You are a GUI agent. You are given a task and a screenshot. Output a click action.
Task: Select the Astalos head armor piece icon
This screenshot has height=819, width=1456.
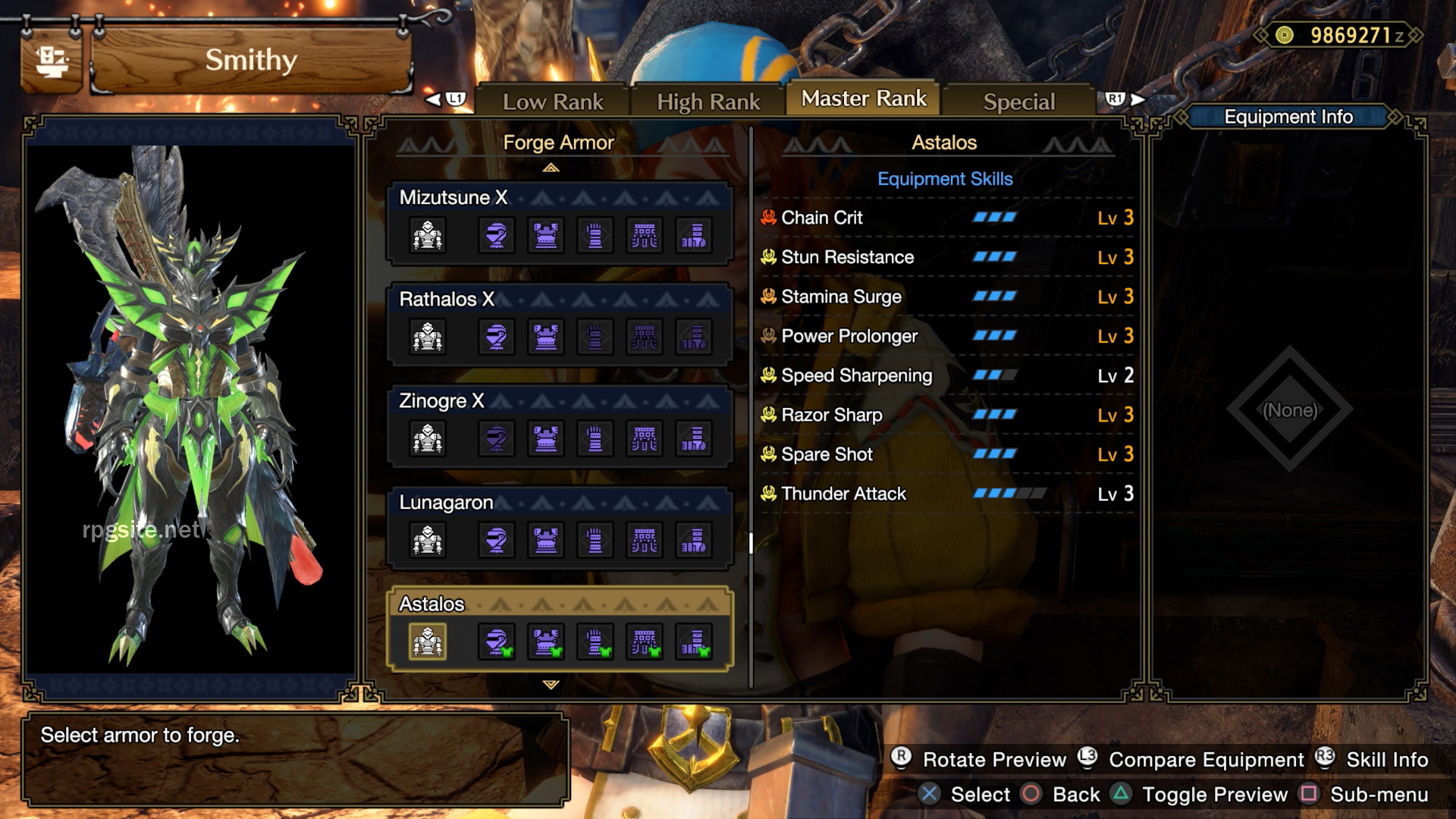click(497, 641)
